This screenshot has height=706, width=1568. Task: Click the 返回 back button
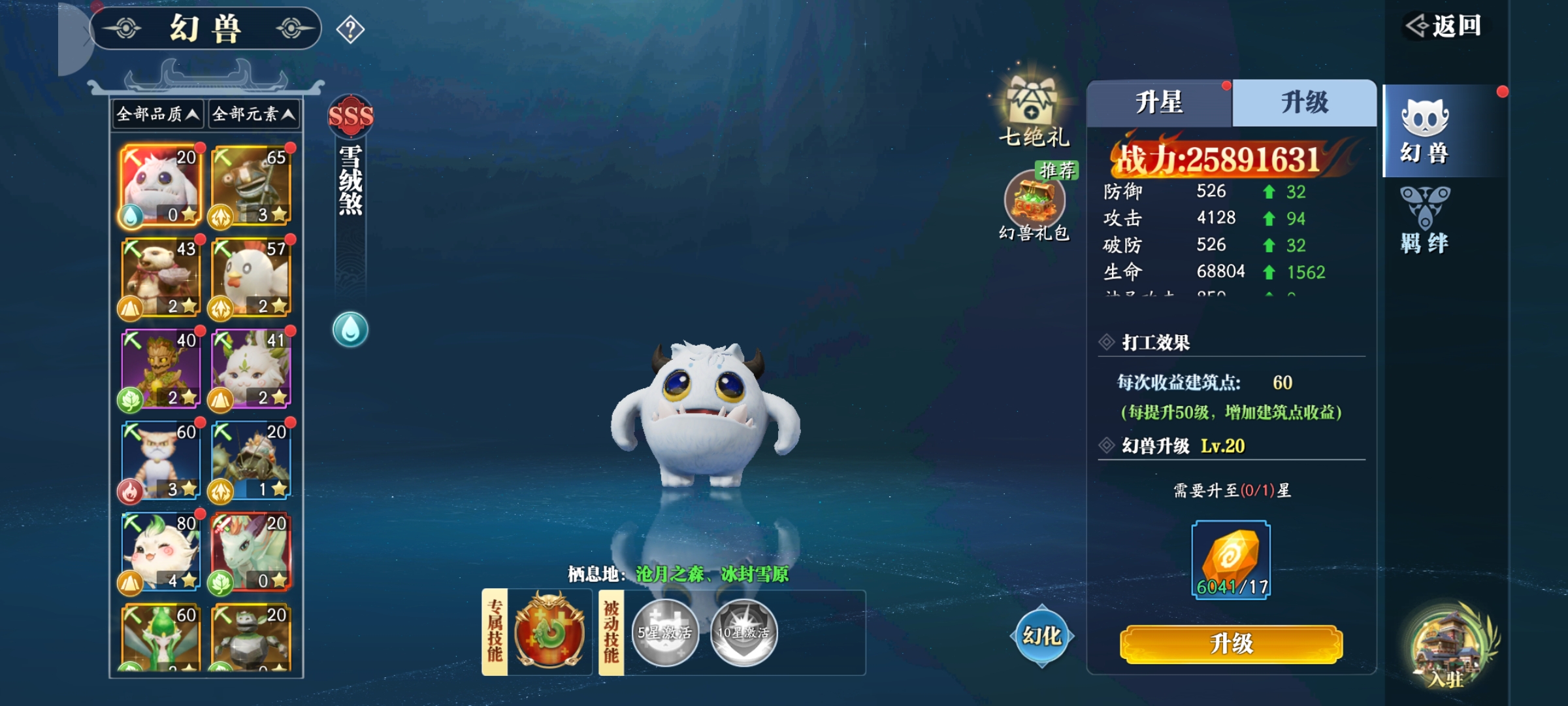1444,26
